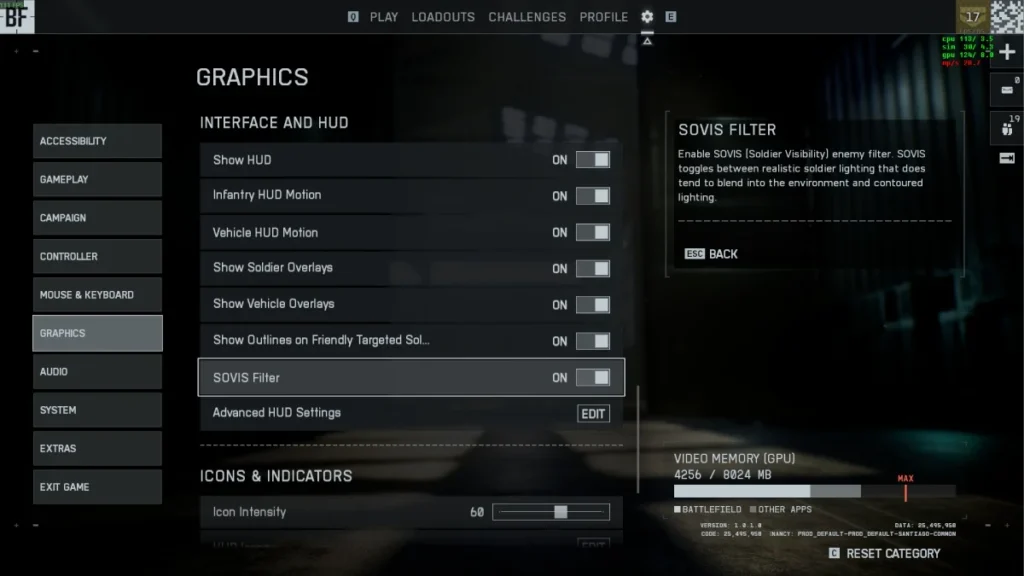
Task: Toggle Show Vehicle Overlays switch
Action: [592, 305]
